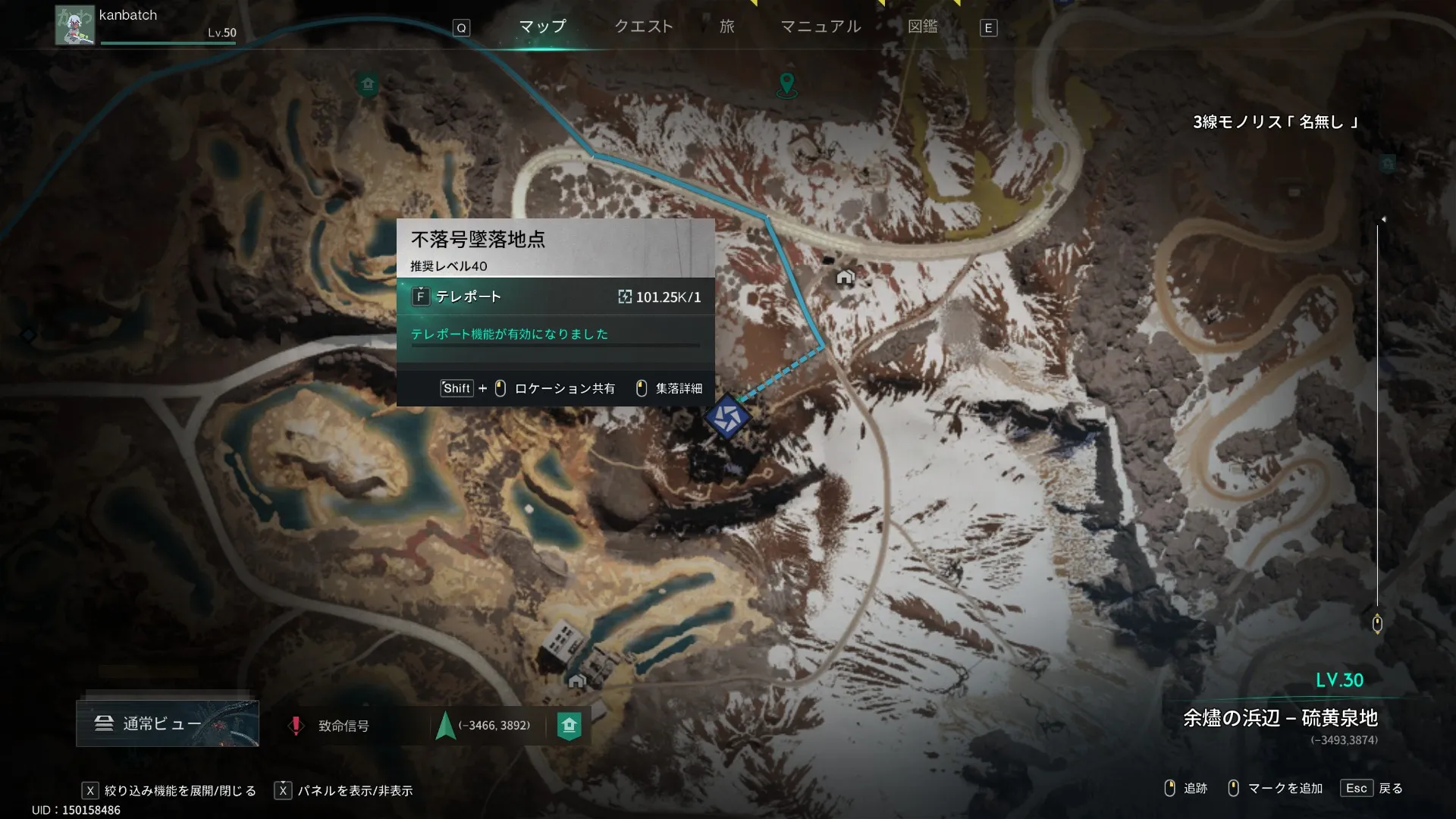Switch to the マップ tab

coord(542,27)
